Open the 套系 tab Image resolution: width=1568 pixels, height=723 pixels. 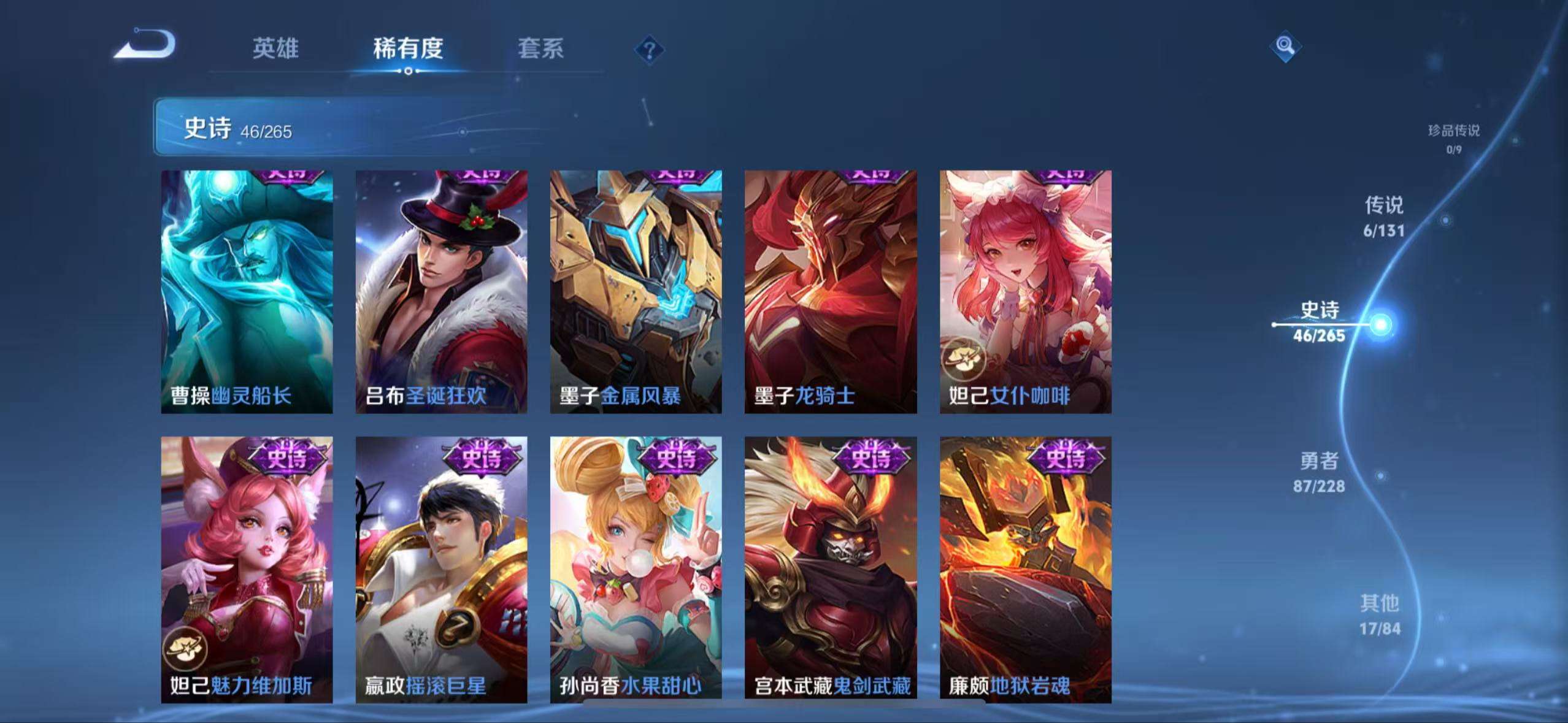(x=540, y=48)
